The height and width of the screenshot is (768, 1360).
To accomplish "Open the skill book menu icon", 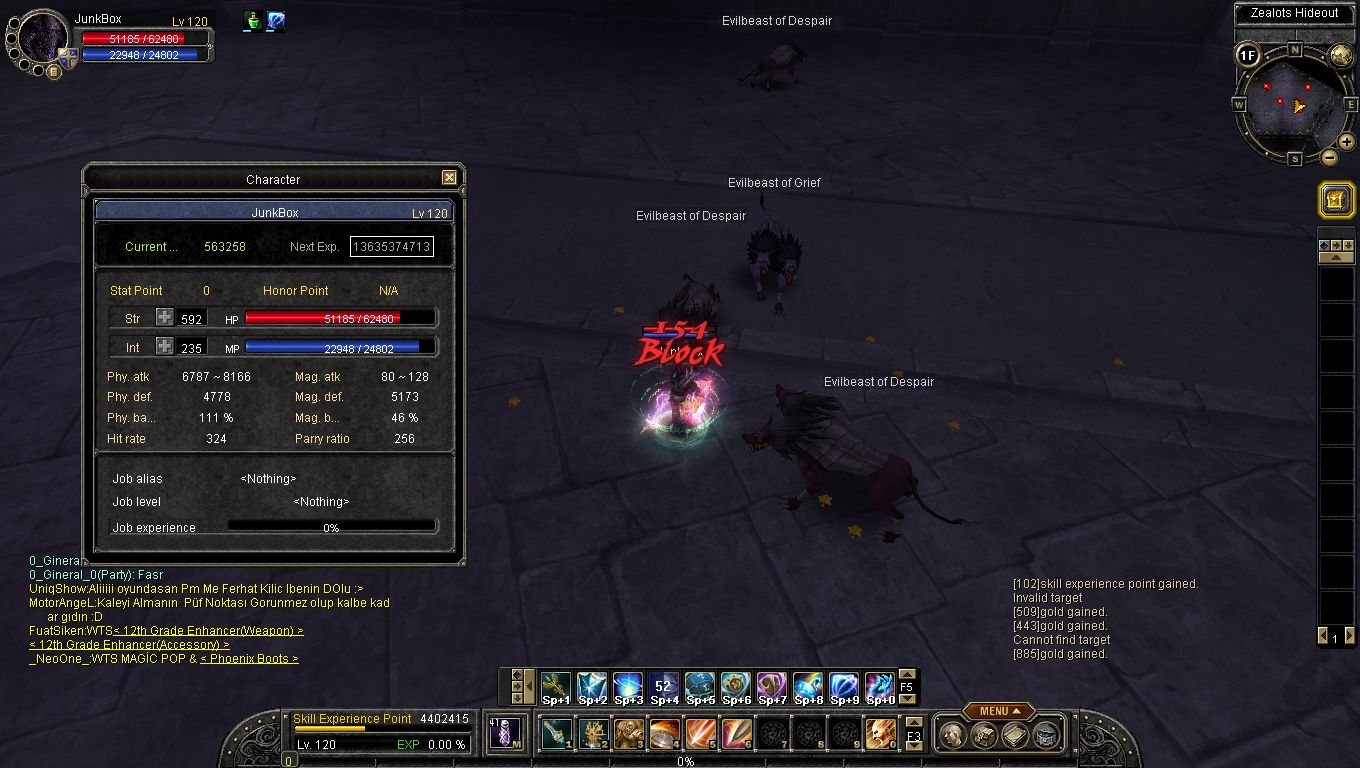I will click(x=1015, y=735).
